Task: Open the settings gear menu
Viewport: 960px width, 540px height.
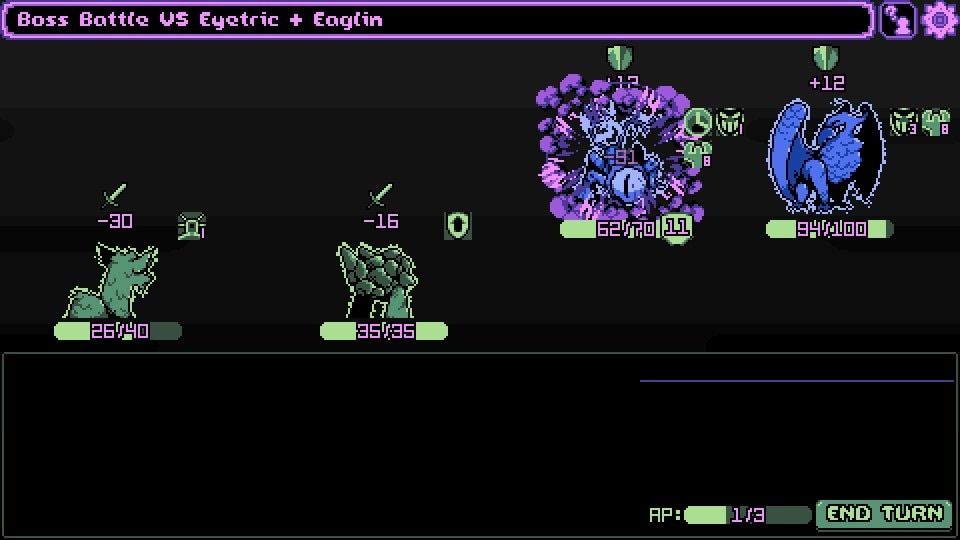Action: [940, 20]
